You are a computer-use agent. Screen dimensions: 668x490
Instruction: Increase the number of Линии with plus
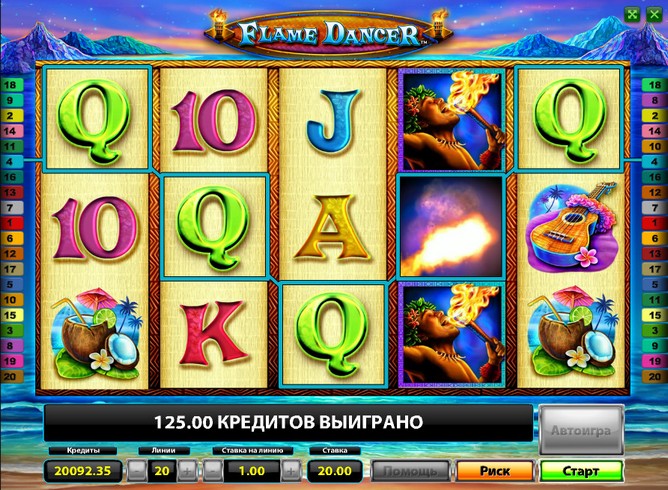(x=188, y=470)
